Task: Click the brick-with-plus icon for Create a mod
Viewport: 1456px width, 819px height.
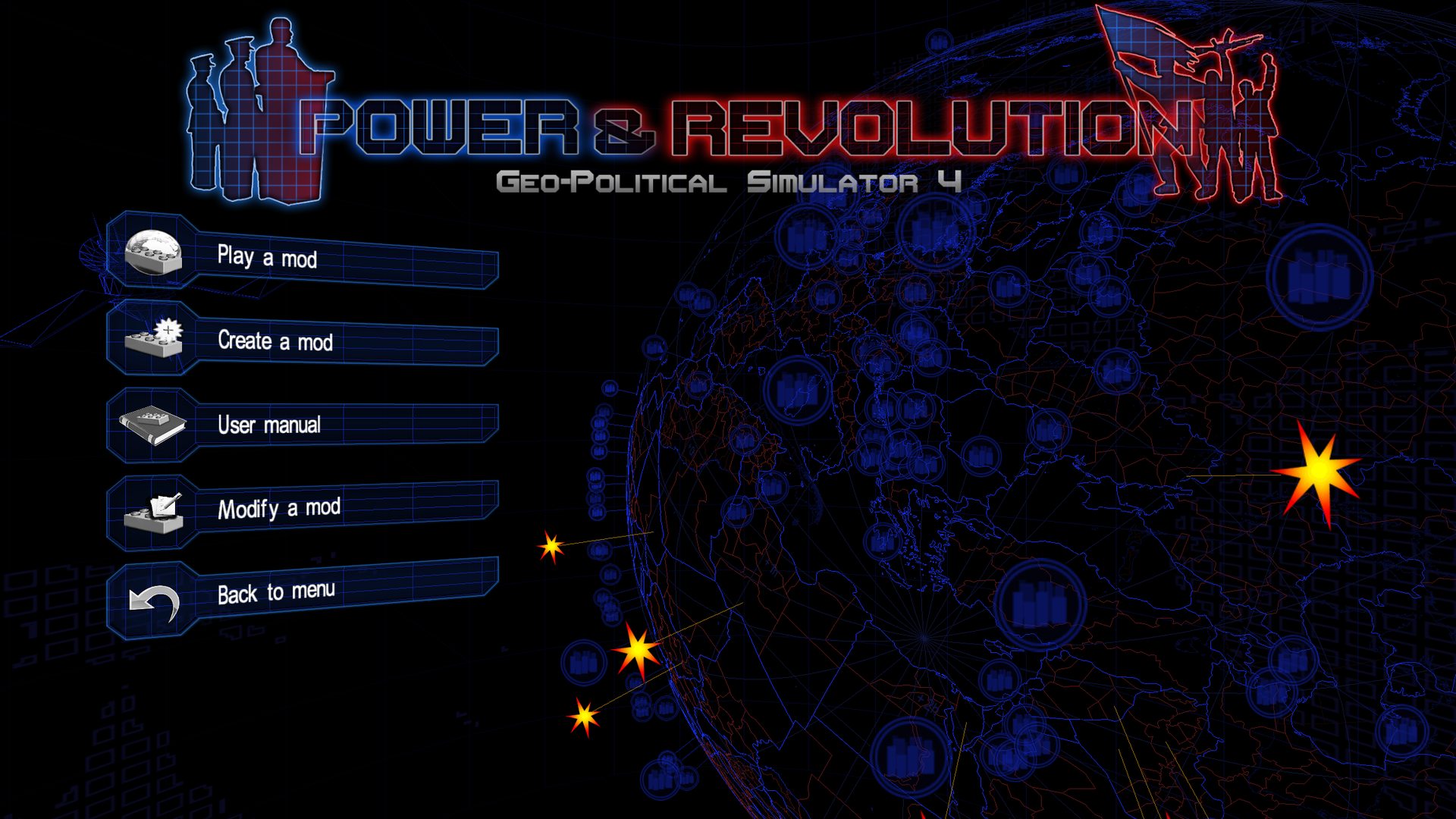Action: point(155,341)
